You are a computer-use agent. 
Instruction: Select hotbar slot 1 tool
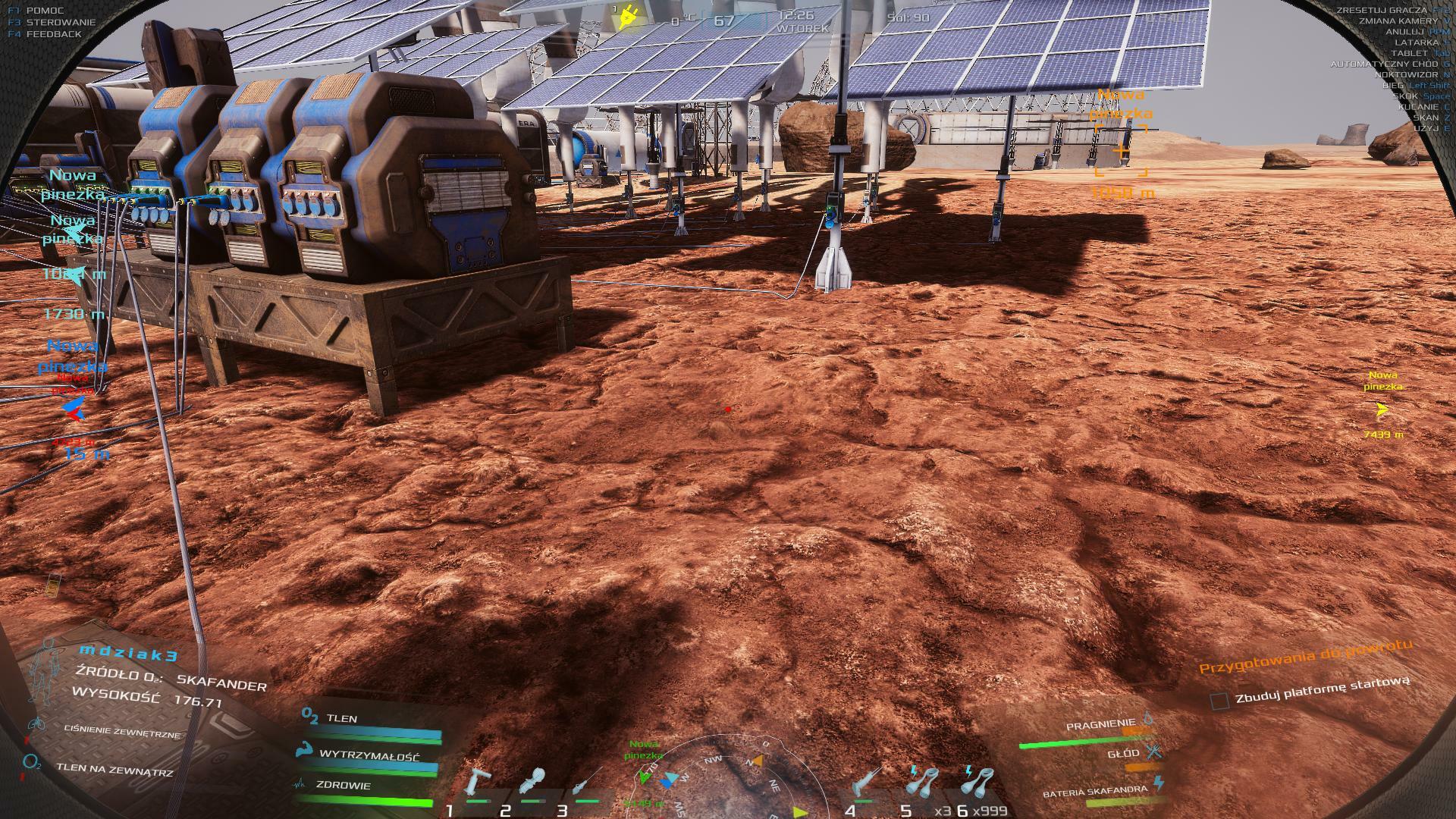[x=476, y=784]
